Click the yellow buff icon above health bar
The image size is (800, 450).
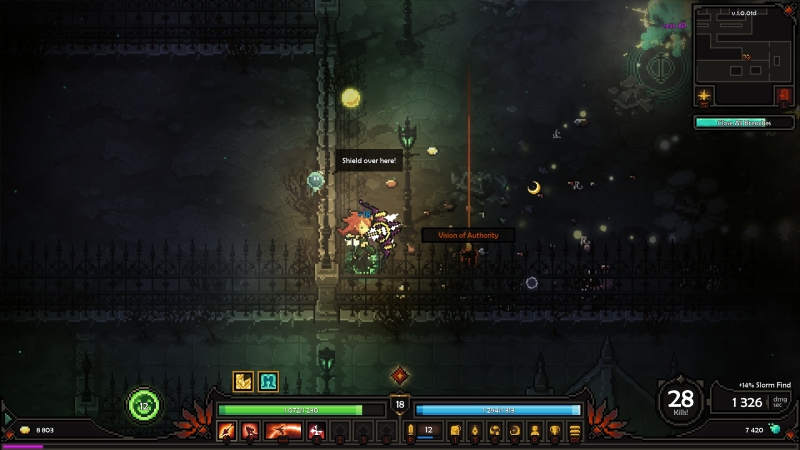point(243,381)
